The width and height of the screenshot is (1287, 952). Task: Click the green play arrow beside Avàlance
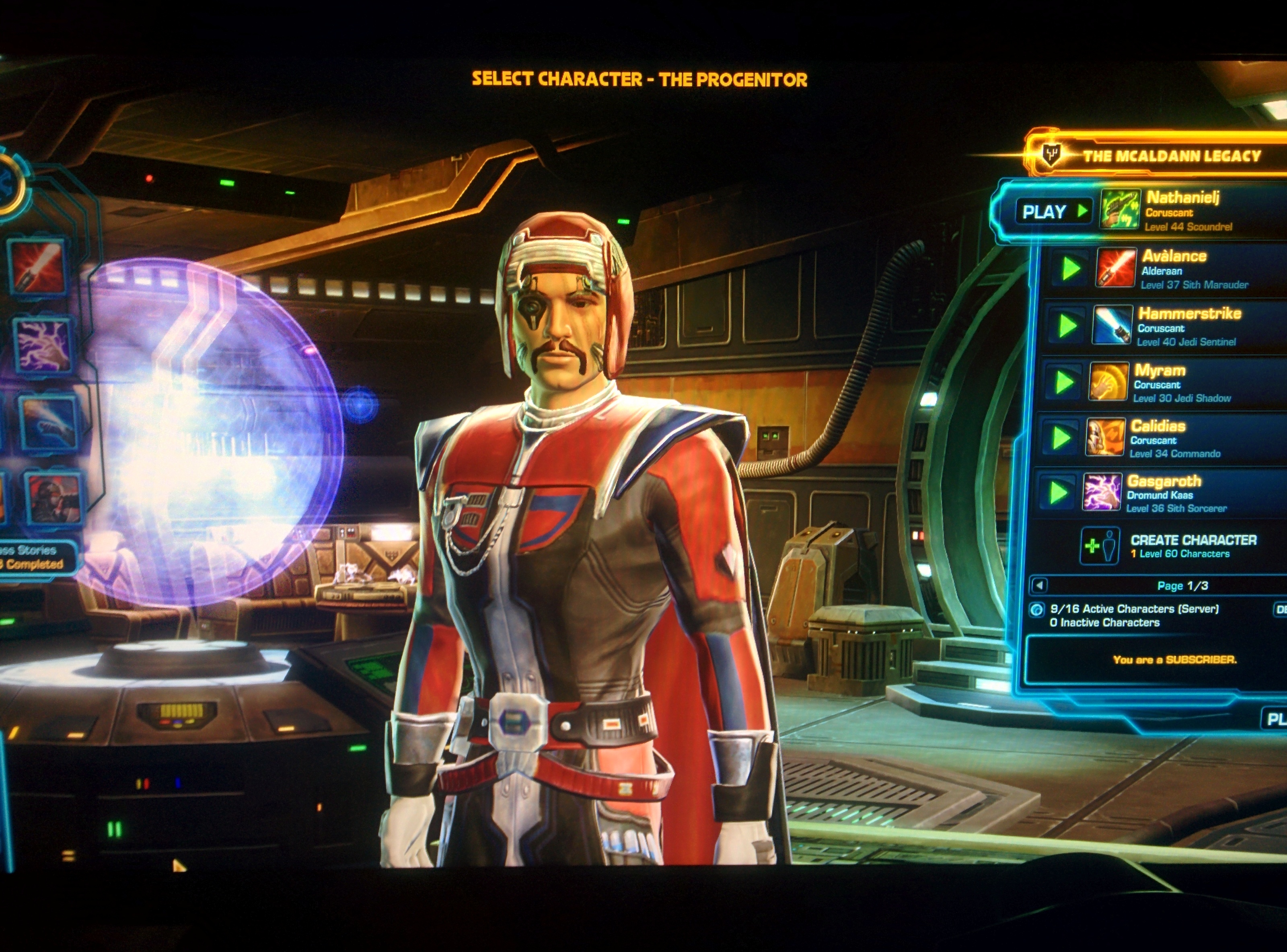pos(1070,269)
